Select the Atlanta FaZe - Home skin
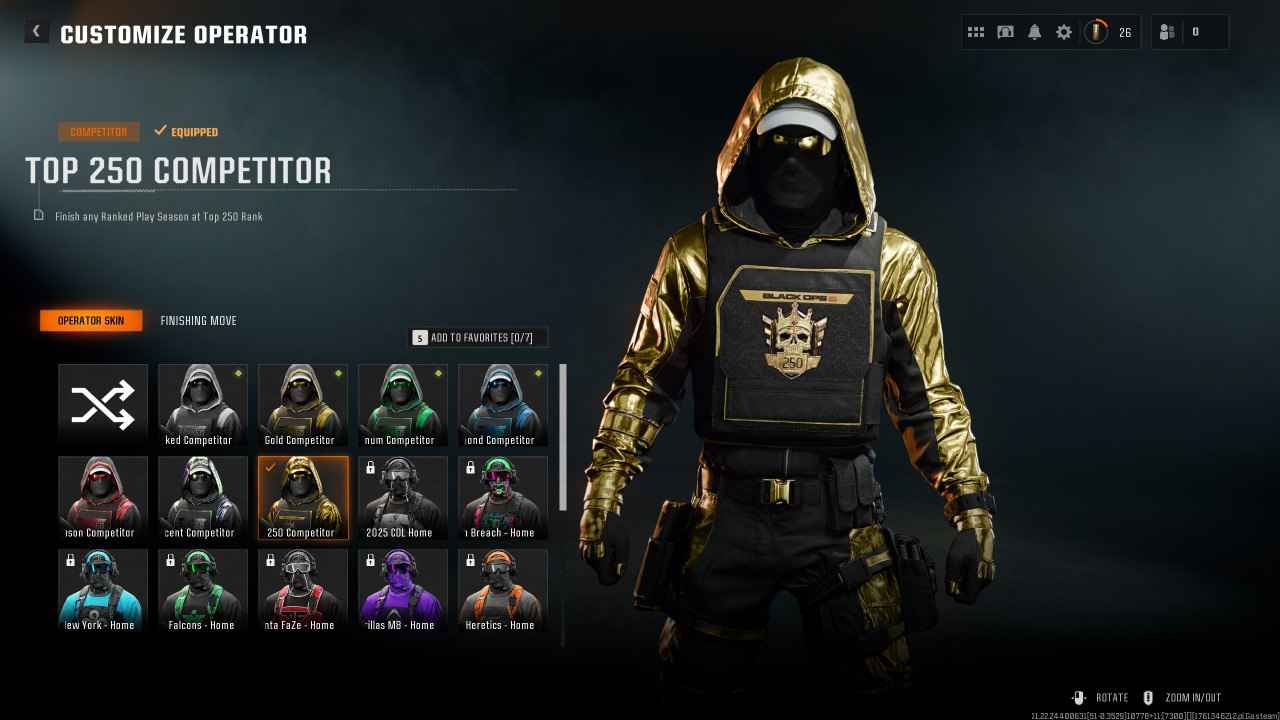 click(302, 588)
